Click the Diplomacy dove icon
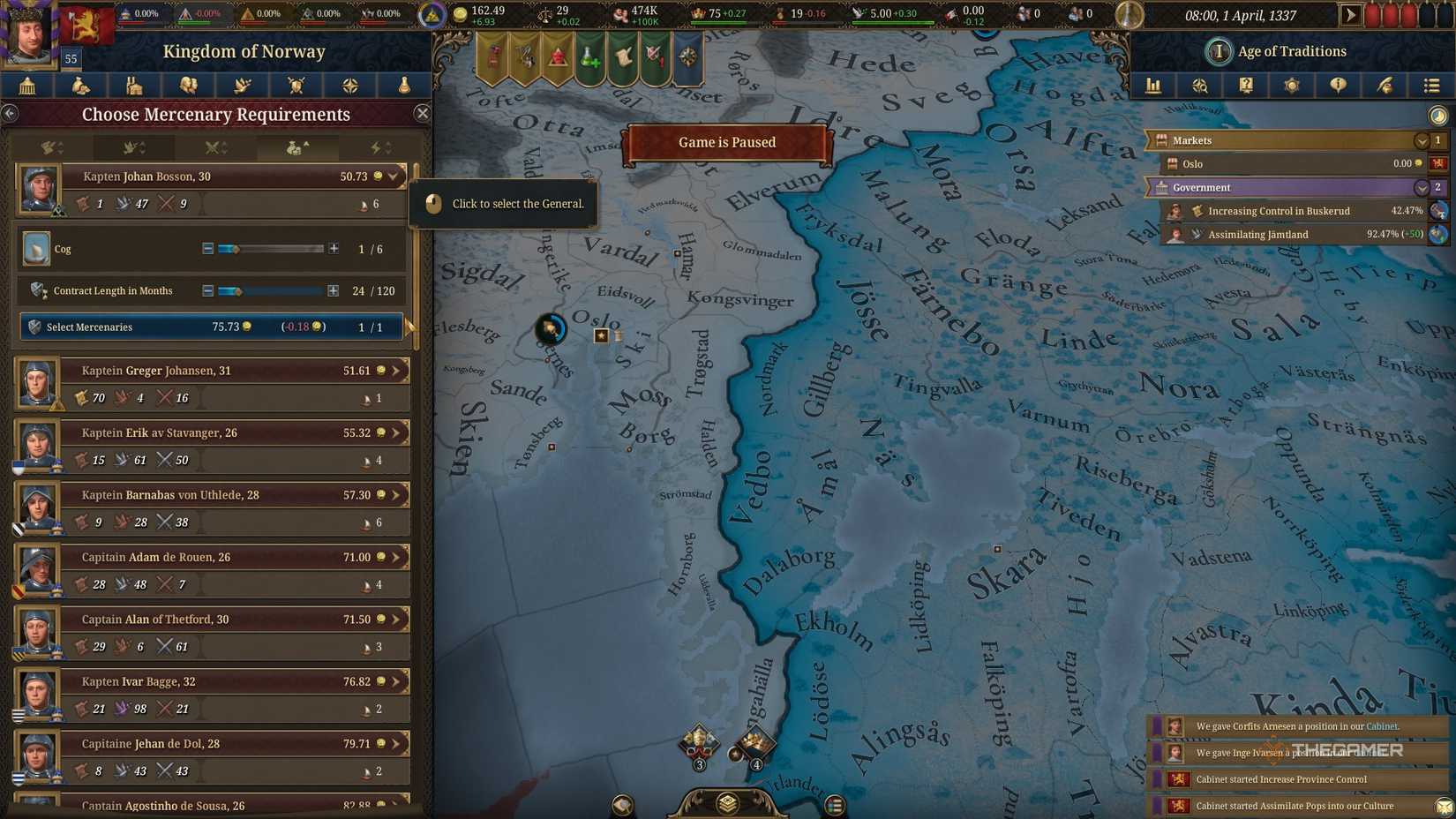 (x=242, y=86)
